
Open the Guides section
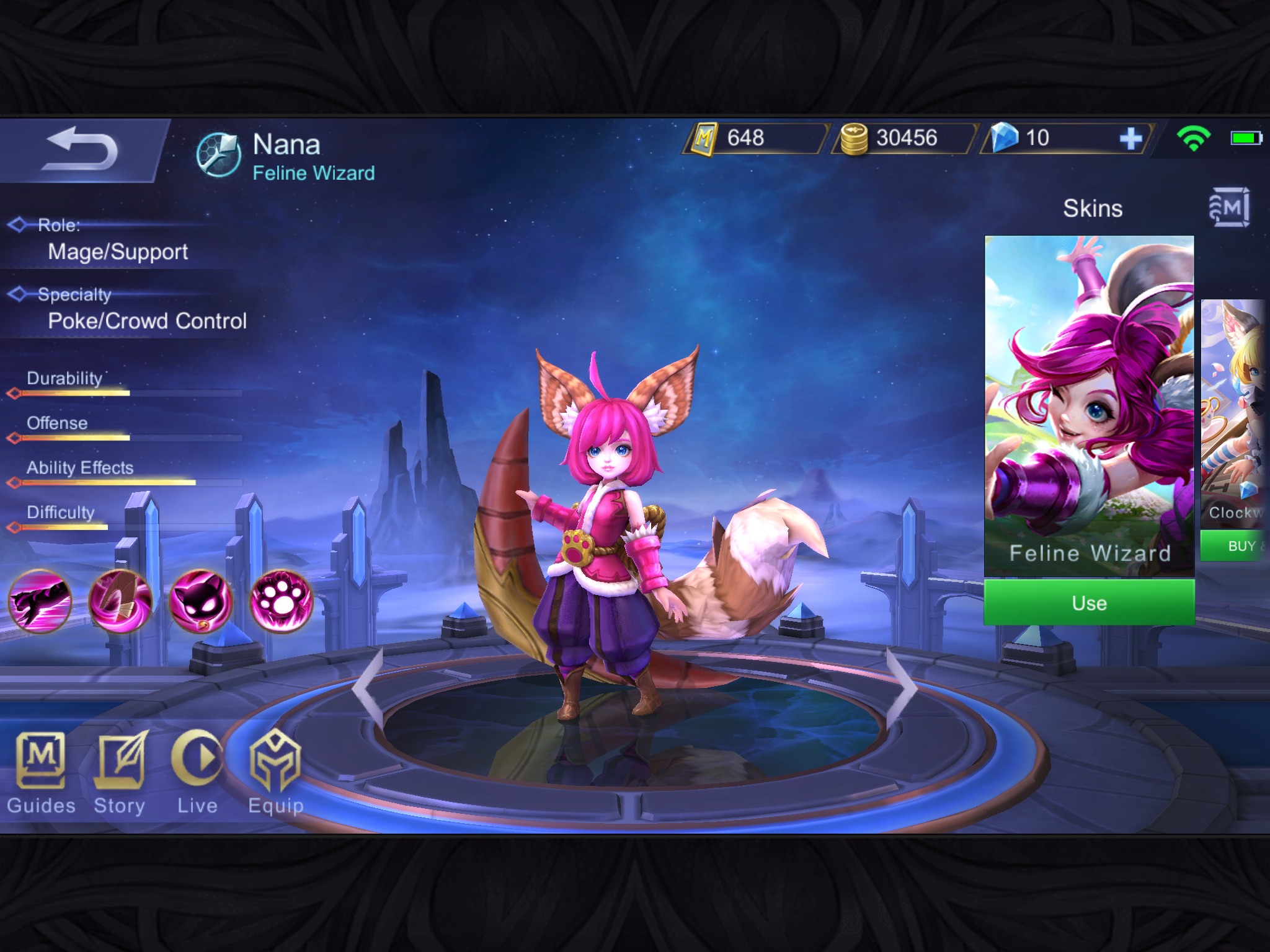pos(41,772)
